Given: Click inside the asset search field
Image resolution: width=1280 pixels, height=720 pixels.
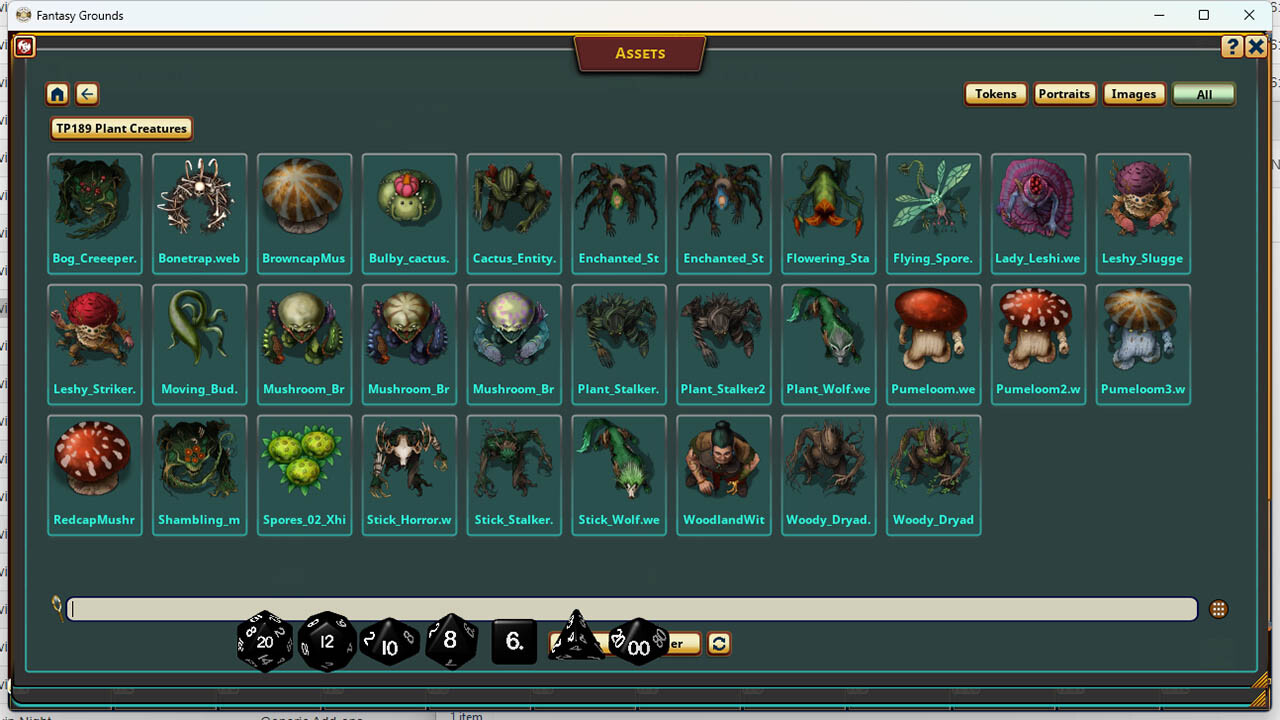Looking at the screenshot, I should click(x=400, y=608).
